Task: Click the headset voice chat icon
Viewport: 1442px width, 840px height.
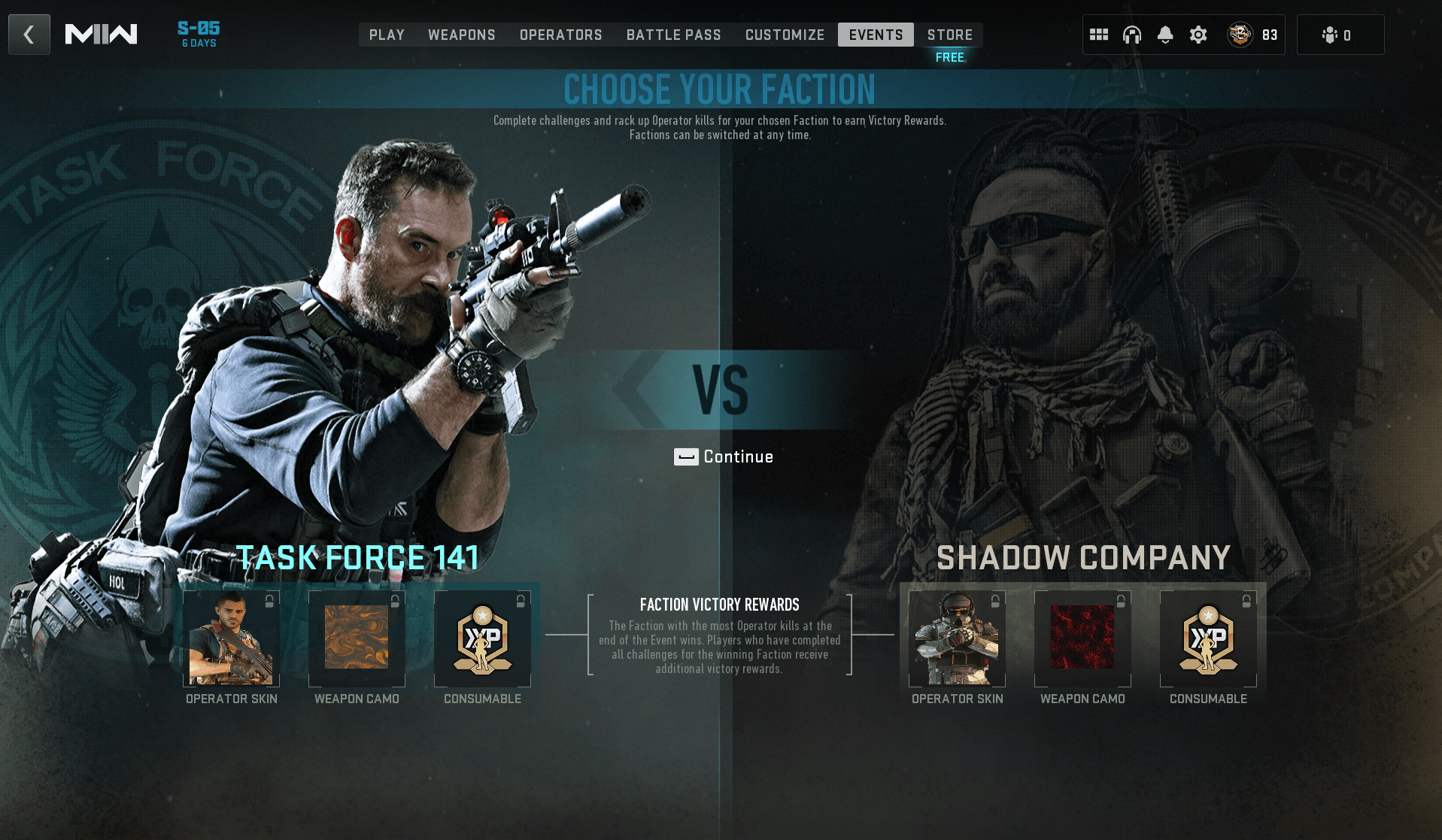Action: [x=1132, y=34]
